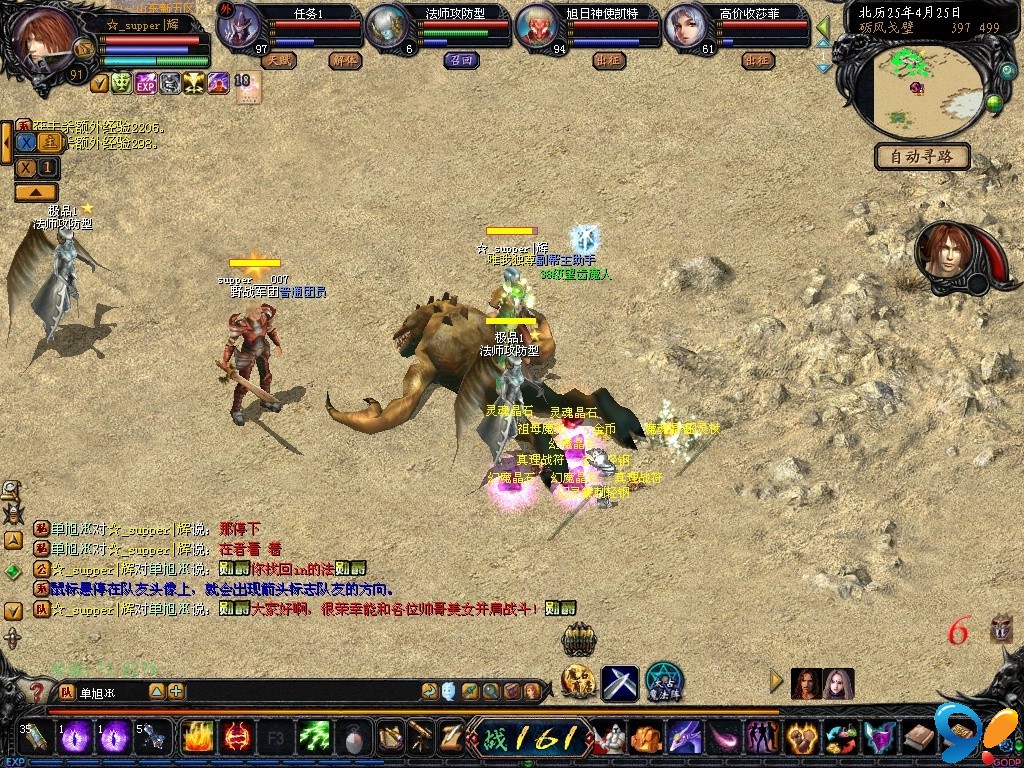
Task: Open the 魔法阵 magic circle icon
Action: (664, 682)
